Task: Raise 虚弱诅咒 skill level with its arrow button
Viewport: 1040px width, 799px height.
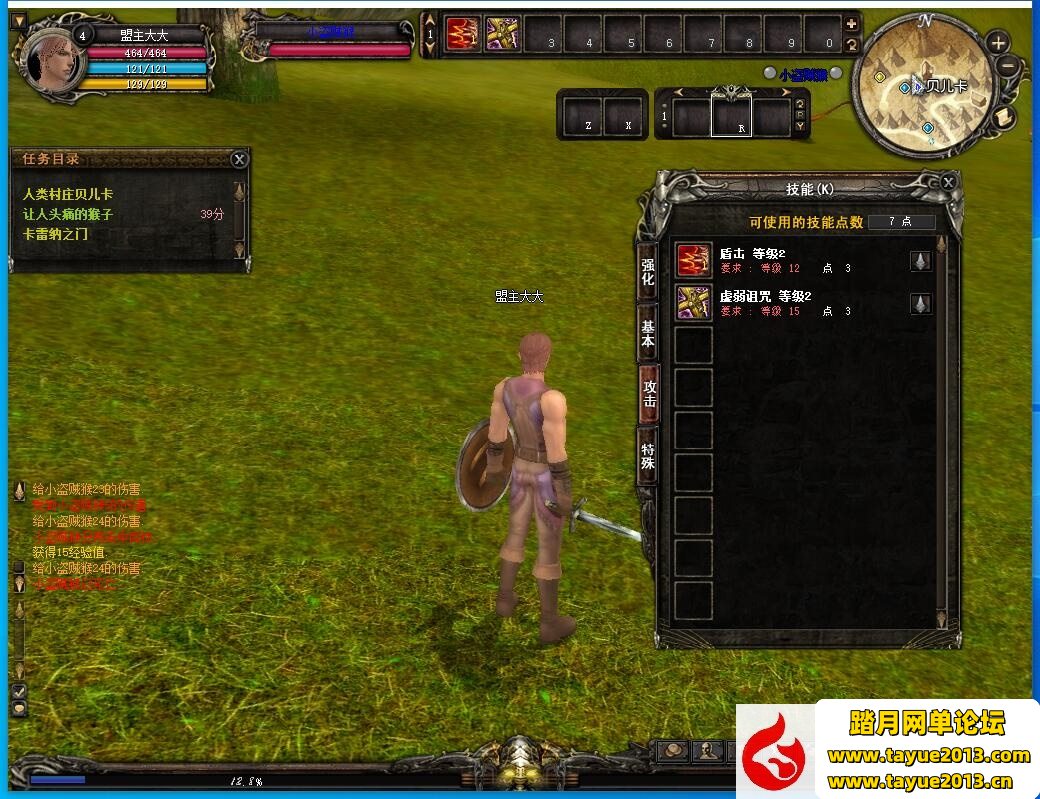Action: pyautogui.click(x=921, y=303)
